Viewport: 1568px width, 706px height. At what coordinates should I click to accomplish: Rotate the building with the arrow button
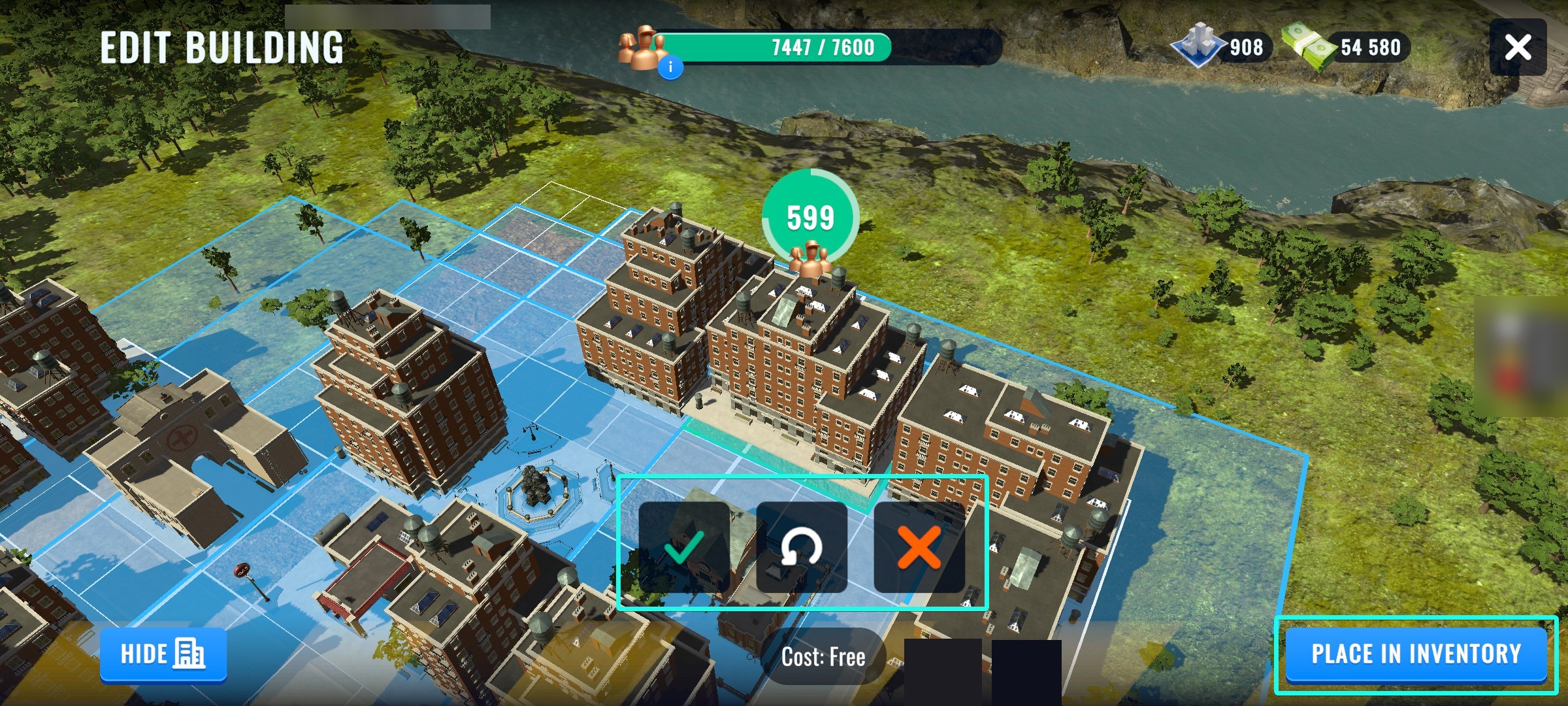coord(802,547)
